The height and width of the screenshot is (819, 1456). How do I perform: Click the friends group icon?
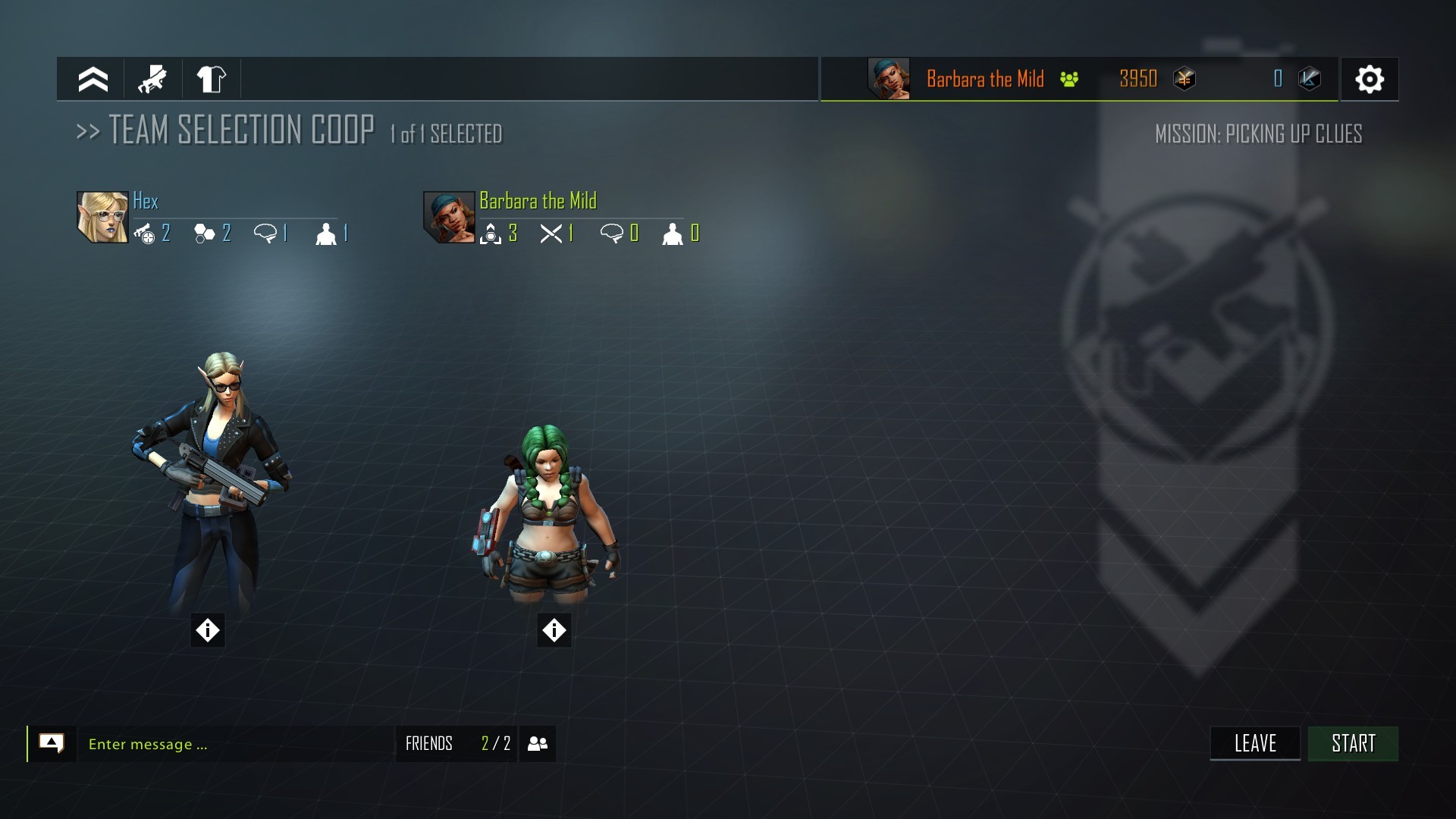538,743
